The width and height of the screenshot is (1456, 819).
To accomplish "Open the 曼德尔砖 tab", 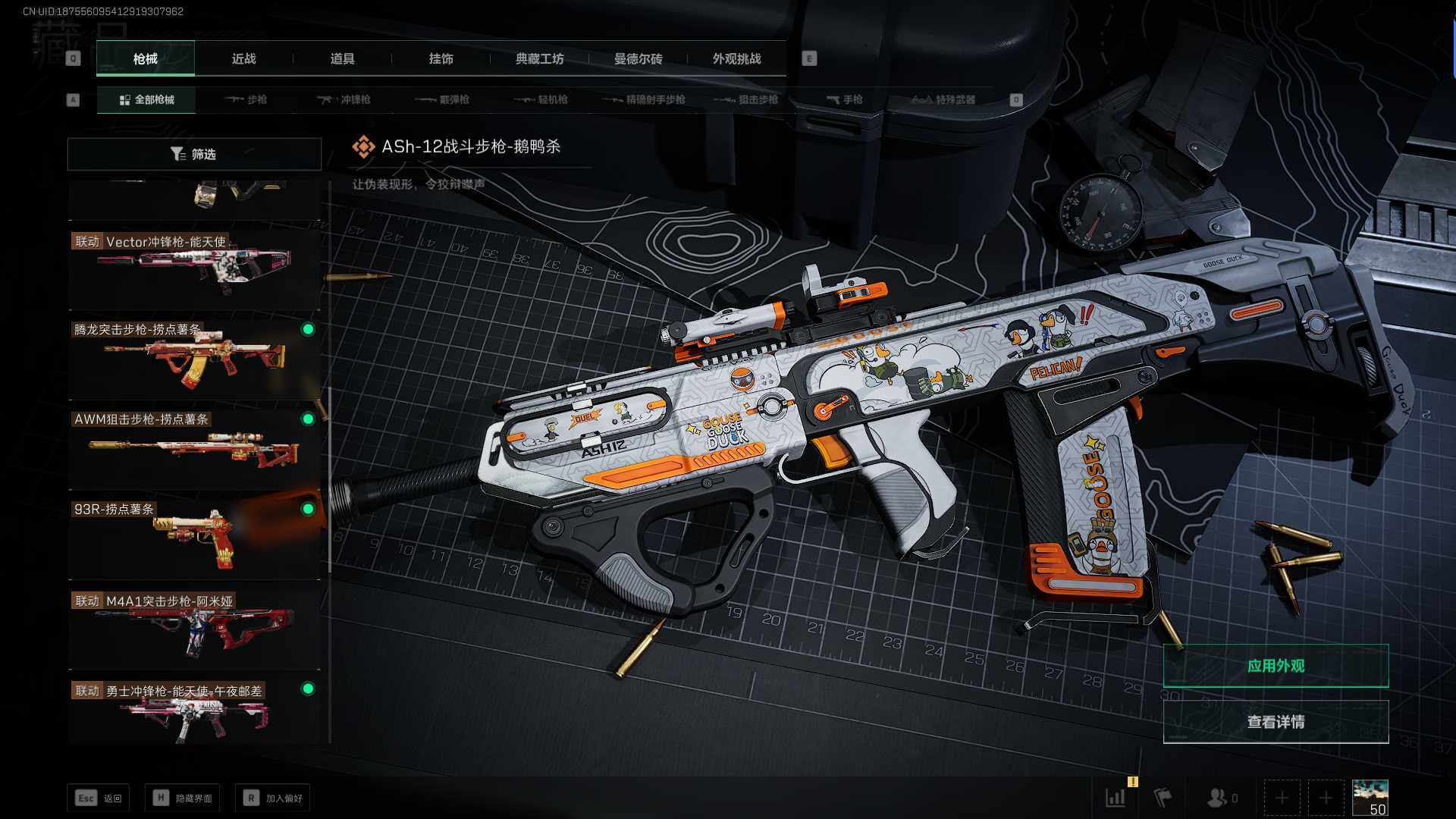I will coord(638,59).
